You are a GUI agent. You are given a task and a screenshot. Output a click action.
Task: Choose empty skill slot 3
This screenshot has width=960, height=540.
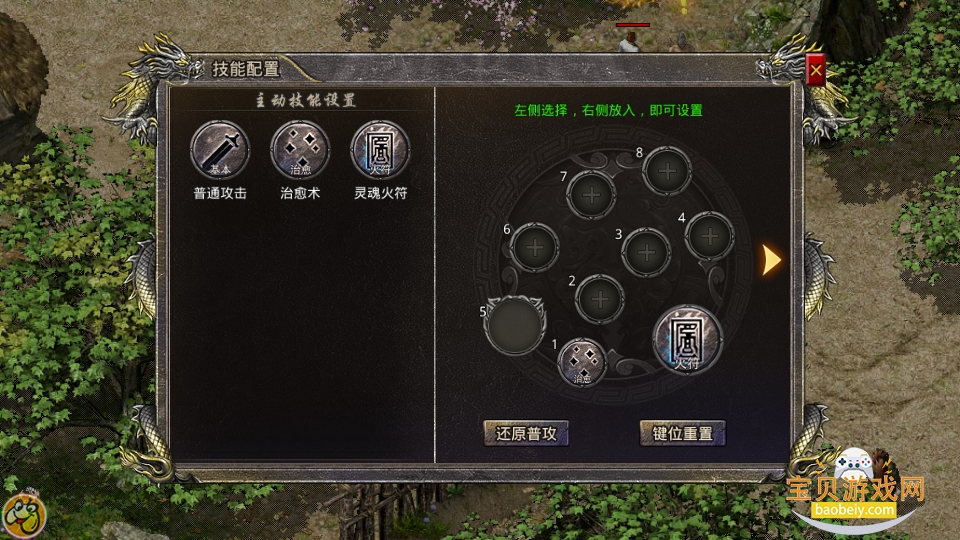pyautogui.click(x=646, y=252)
